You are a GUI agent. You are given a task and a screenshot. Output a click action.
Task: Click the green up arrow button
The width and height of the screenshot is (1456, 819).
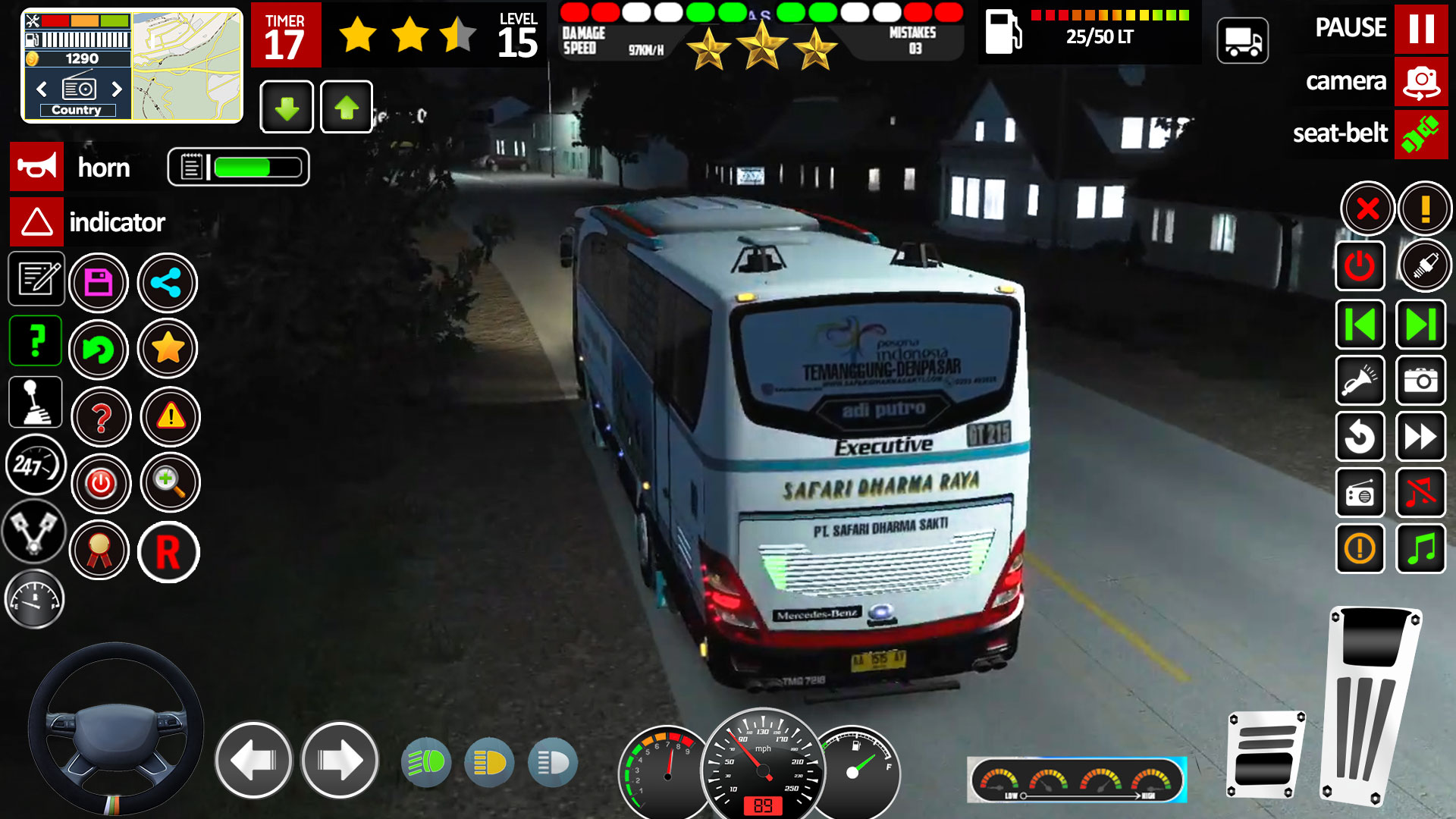point(347,108)
